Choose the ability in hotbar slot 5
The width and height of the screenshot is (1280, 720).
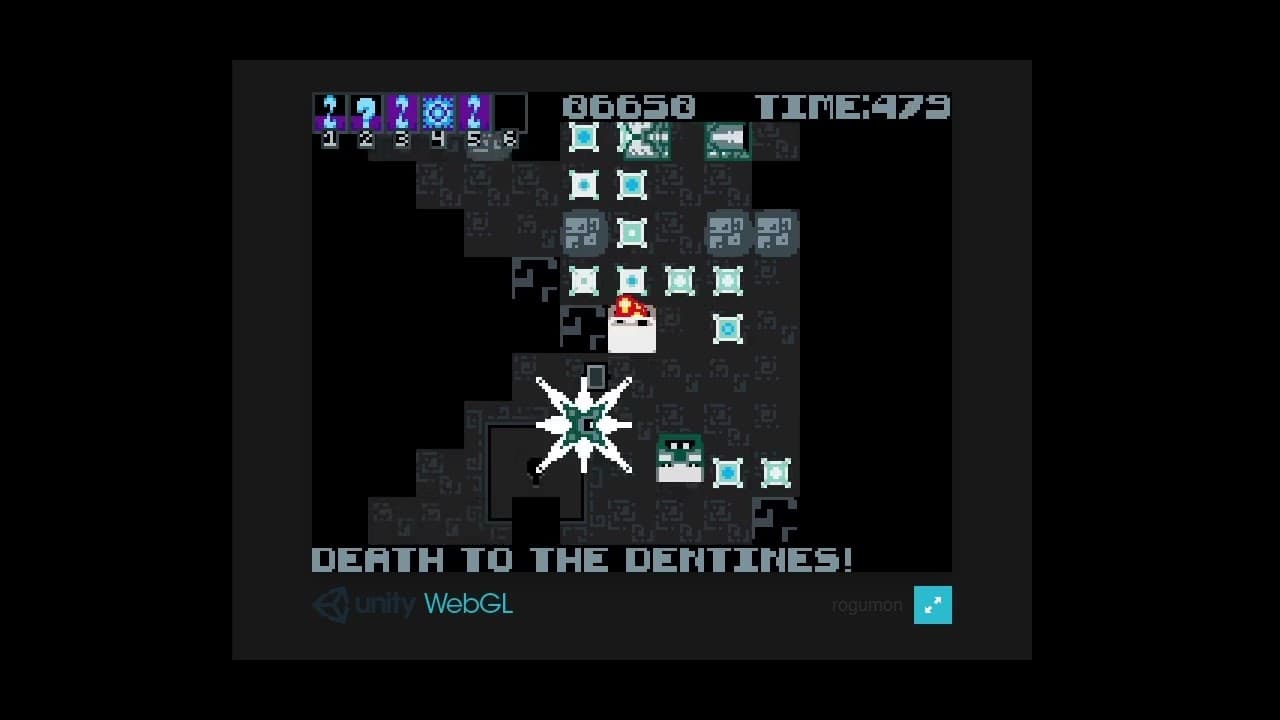click(474, 112)
